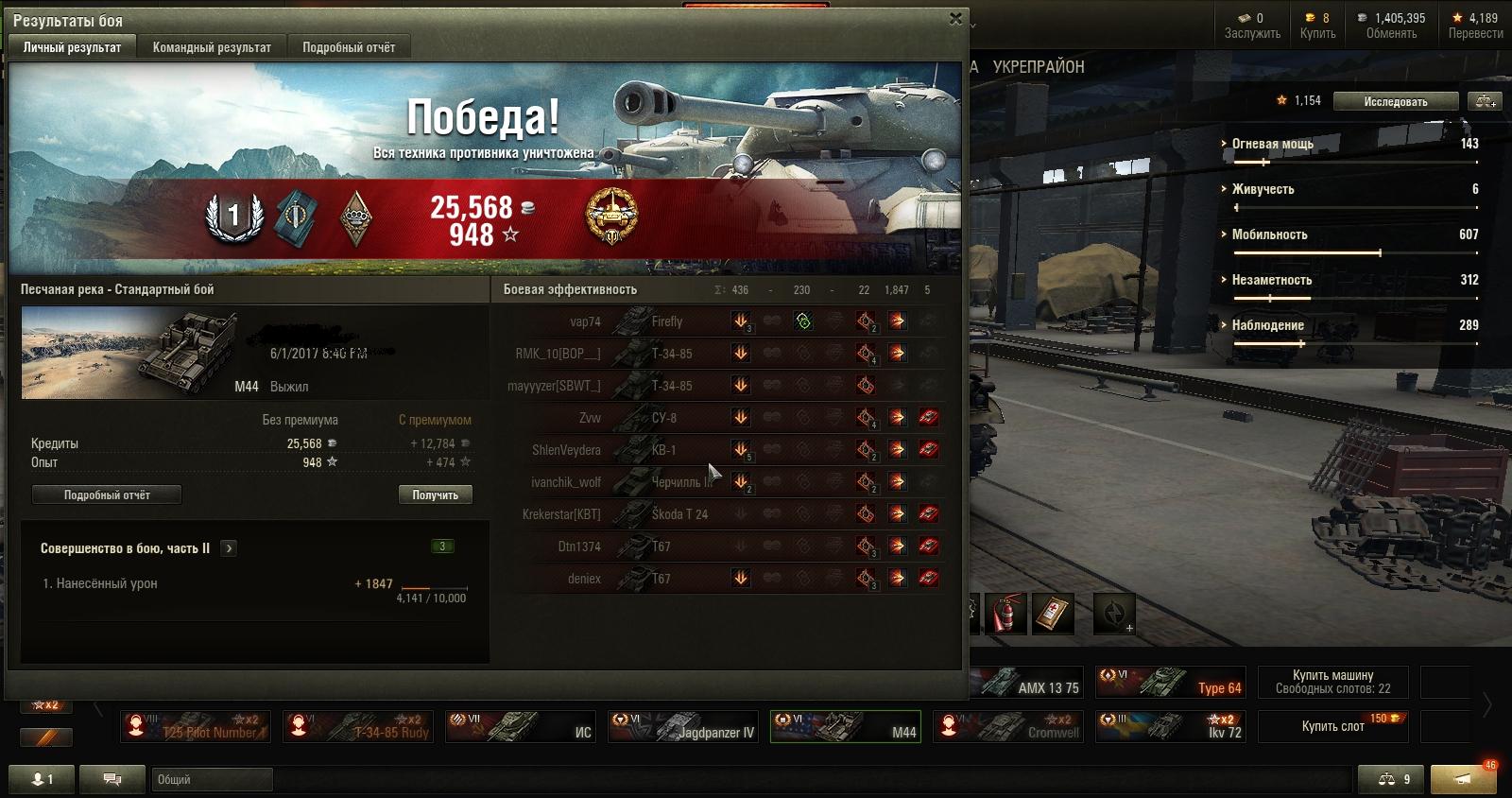Expand the Совершенство в бою mission arrow
Image resolution: width=1512 pixels, height=798 pixels.
[229, 548]
